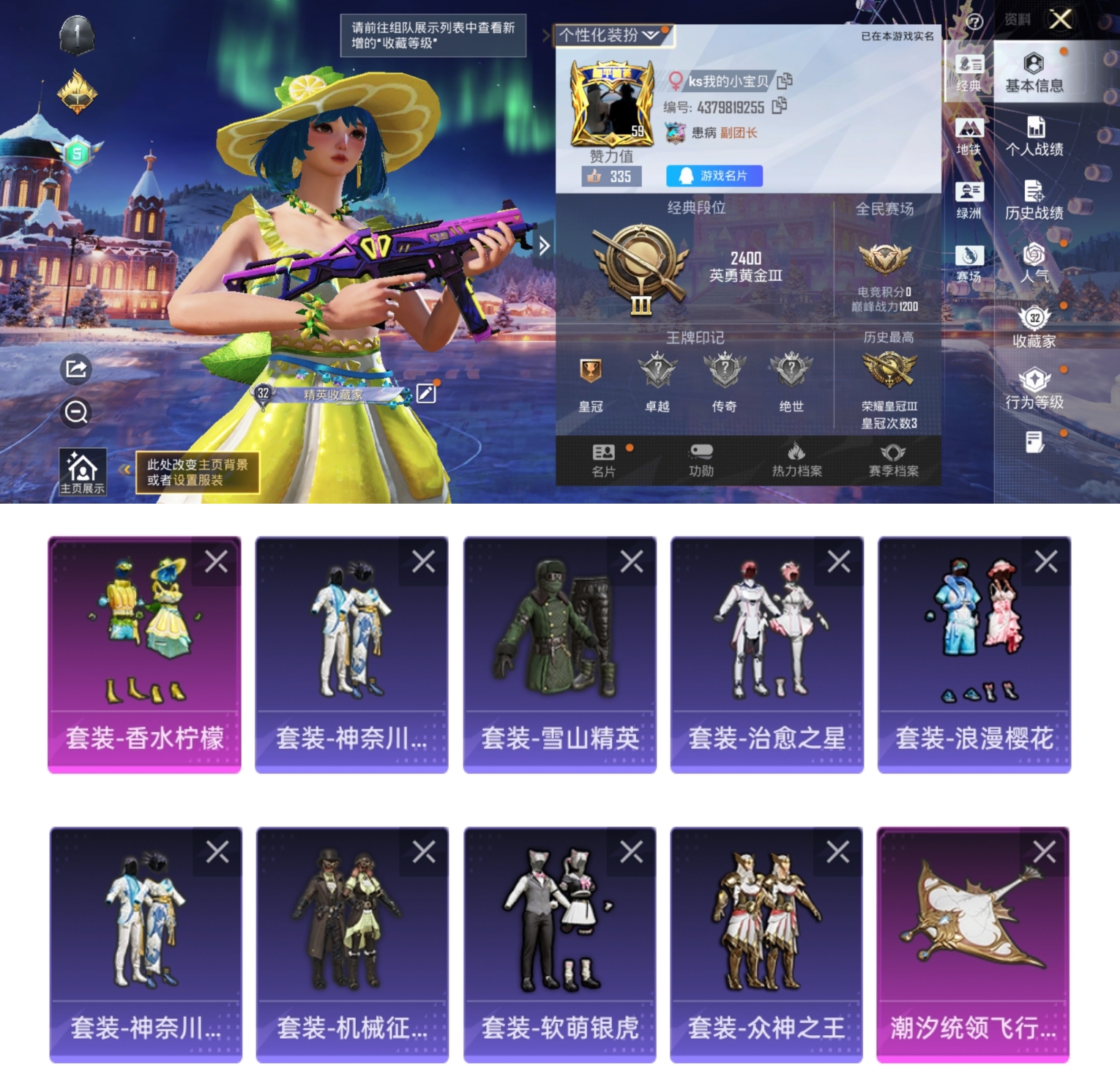
Task: Open the help question mark icon
Action: (974, 20)
